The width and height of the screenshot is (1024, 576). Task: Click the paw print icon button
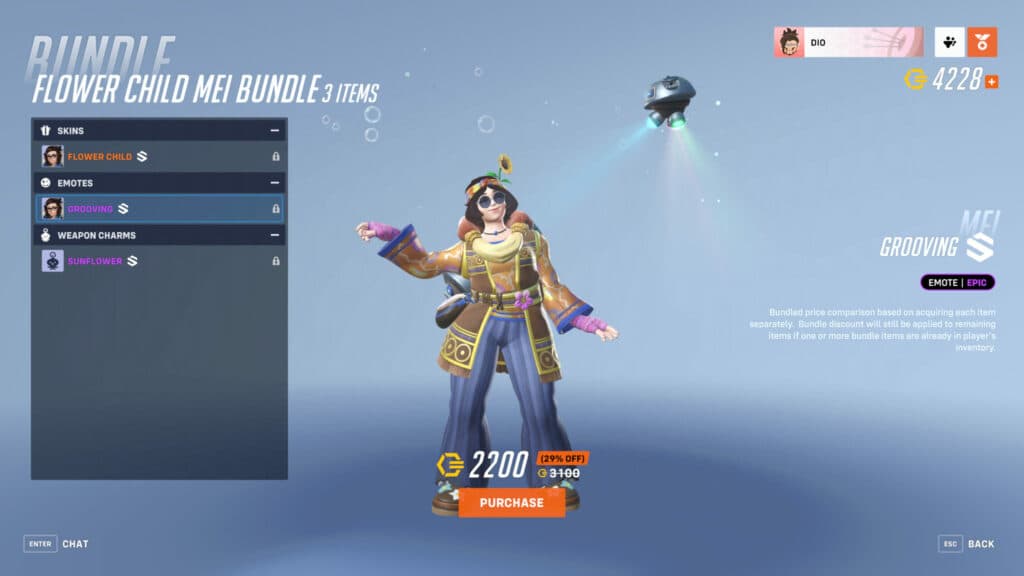pyautogui.click(x=949, y=42)
